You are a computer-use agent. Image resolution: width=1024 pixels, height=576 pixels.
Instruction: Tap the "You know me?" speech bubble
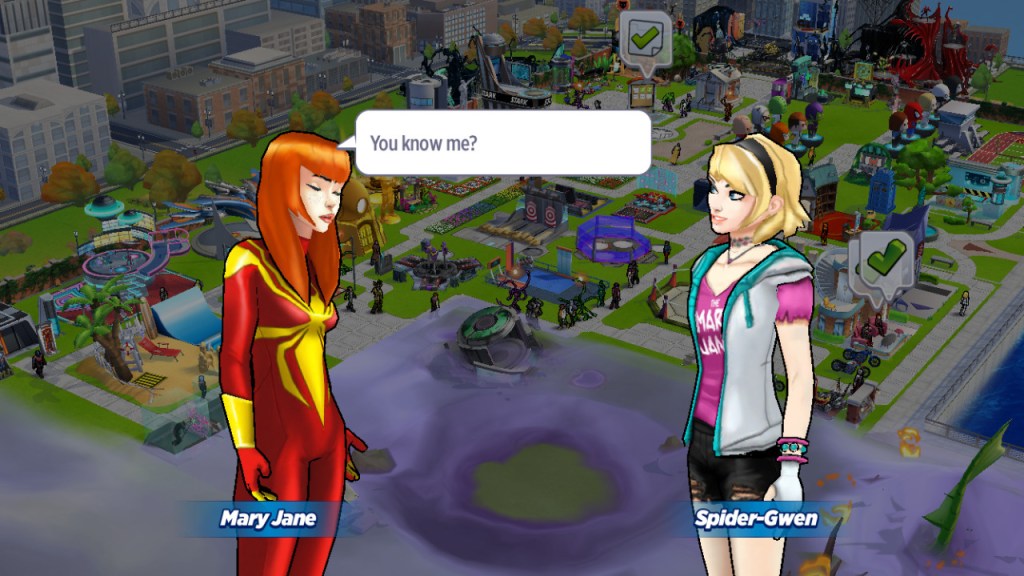[x=503, y=142]
